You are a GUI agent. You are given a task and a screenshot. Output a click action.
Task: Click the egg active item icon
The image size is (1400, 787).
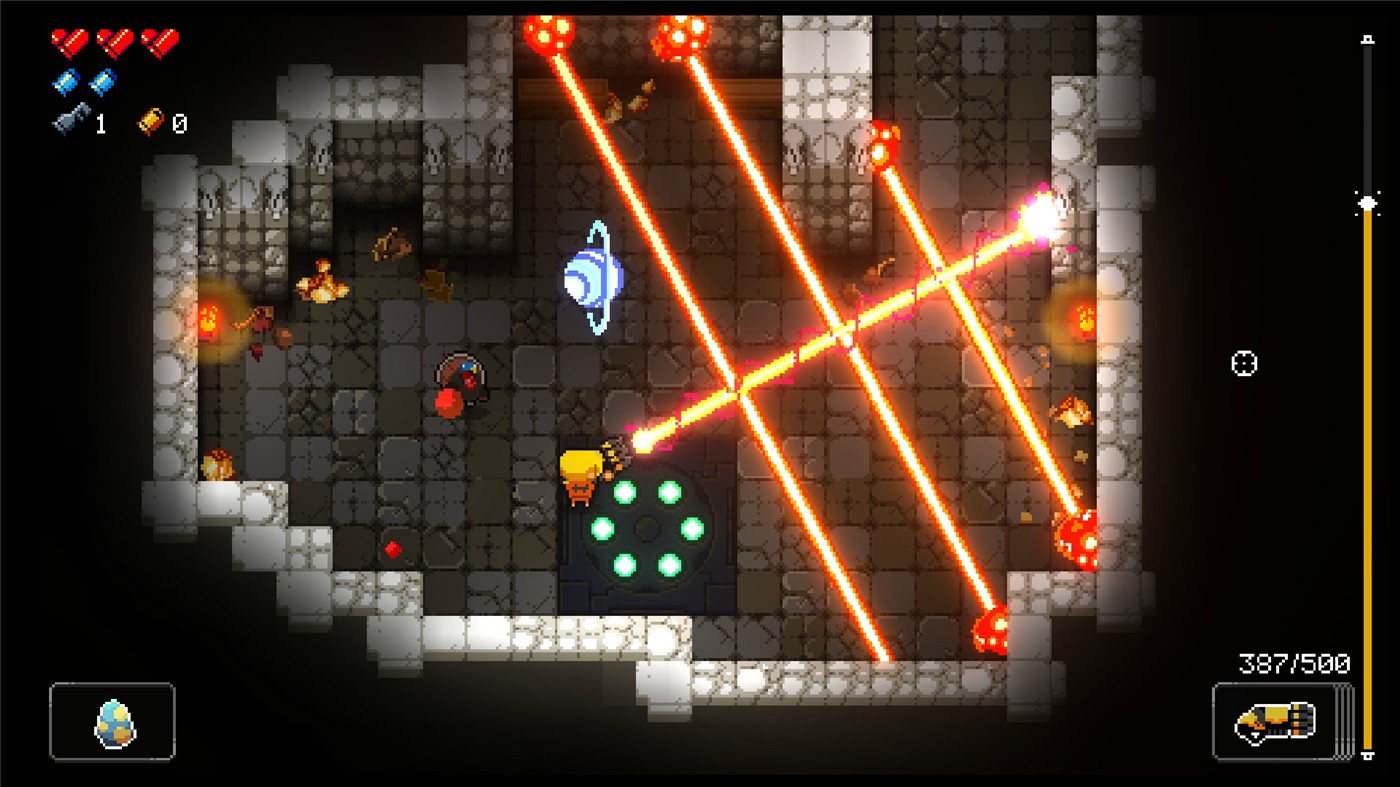pyautogui.click(x=113, y=724)
